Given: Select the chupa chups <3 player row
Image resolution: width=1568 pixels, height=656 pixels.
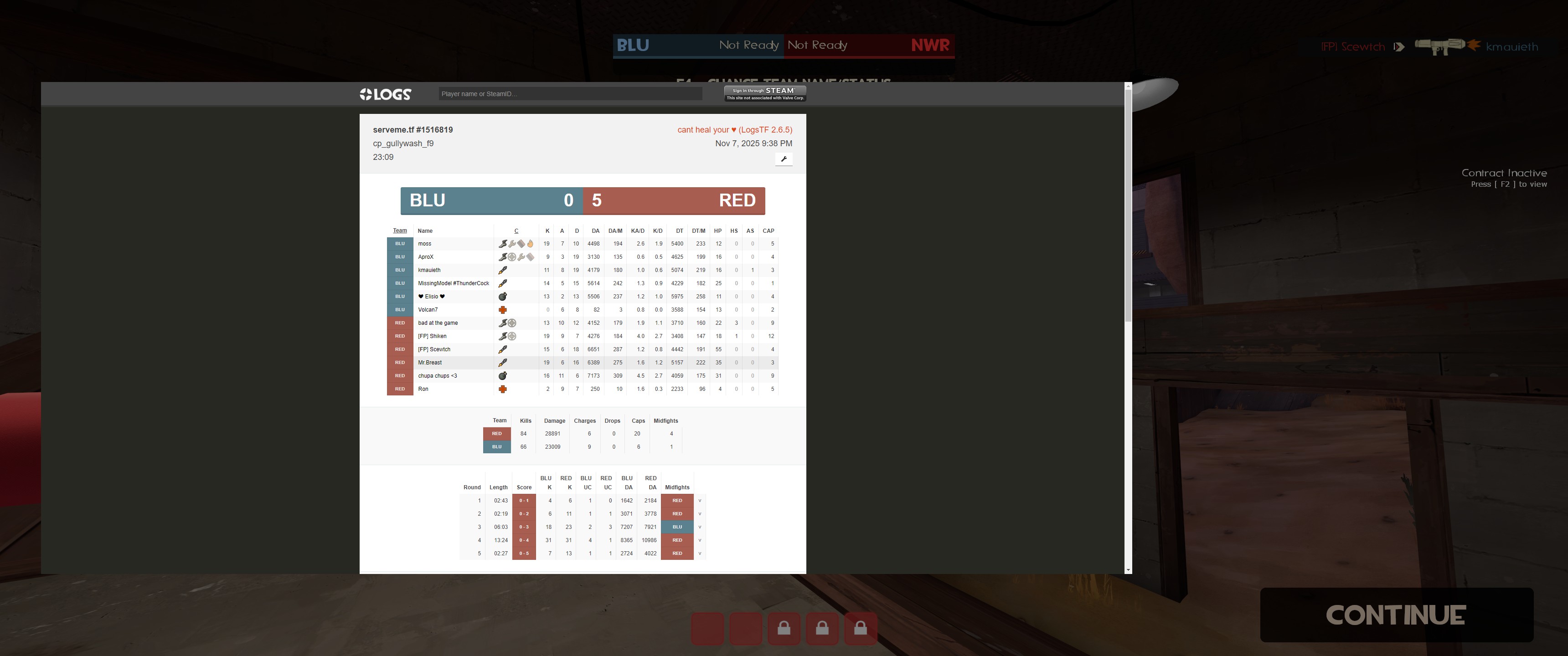Looking at the screenshot, I should pos(437,376).
